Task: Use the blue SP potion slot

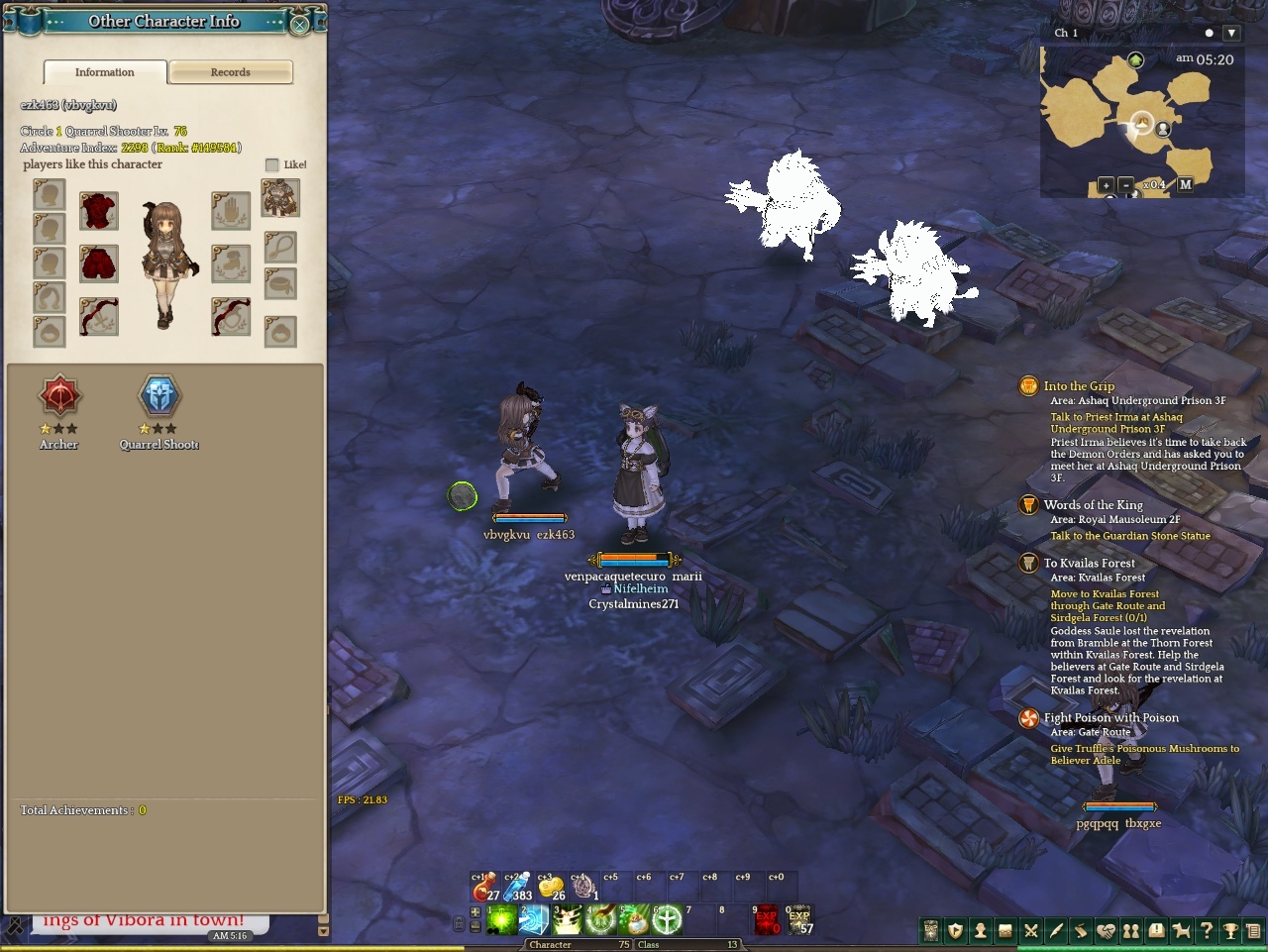Action: click(518, 886)
